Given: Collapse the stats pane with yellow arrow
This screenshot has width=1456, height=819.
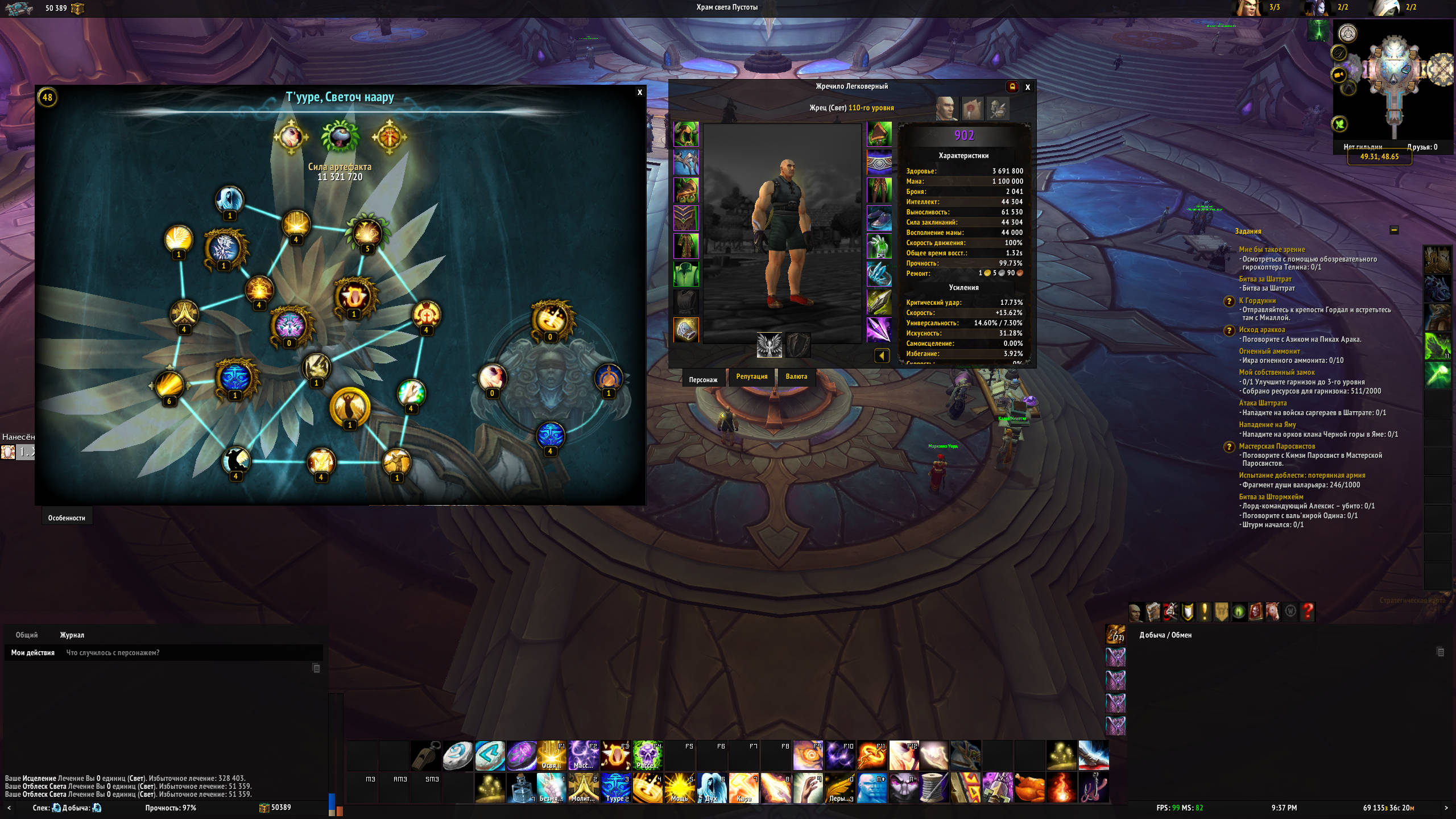Looking at the screenshot, I should (882, 356).
